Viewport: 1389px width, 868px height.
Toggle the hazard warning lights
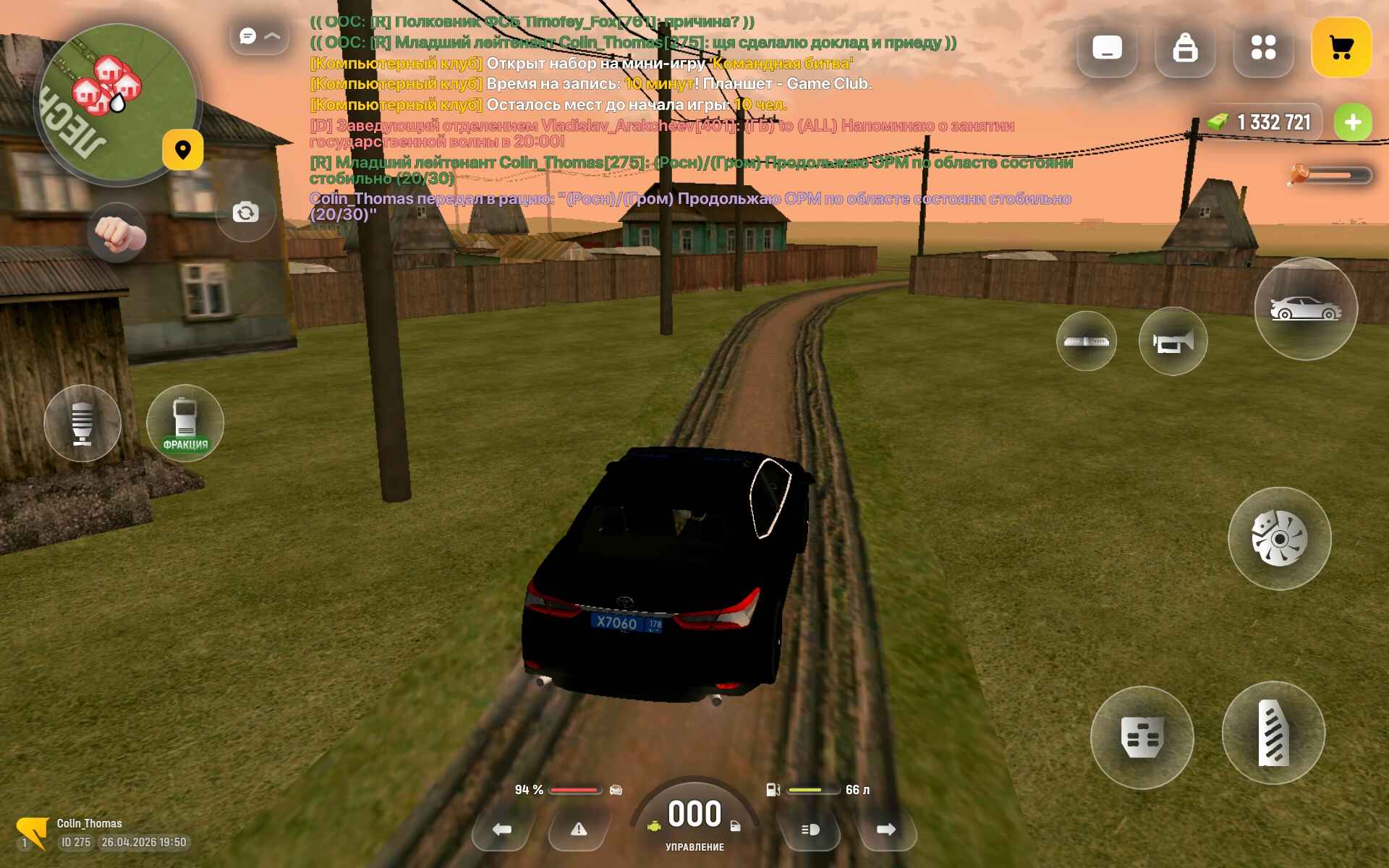tap(579, 830)
